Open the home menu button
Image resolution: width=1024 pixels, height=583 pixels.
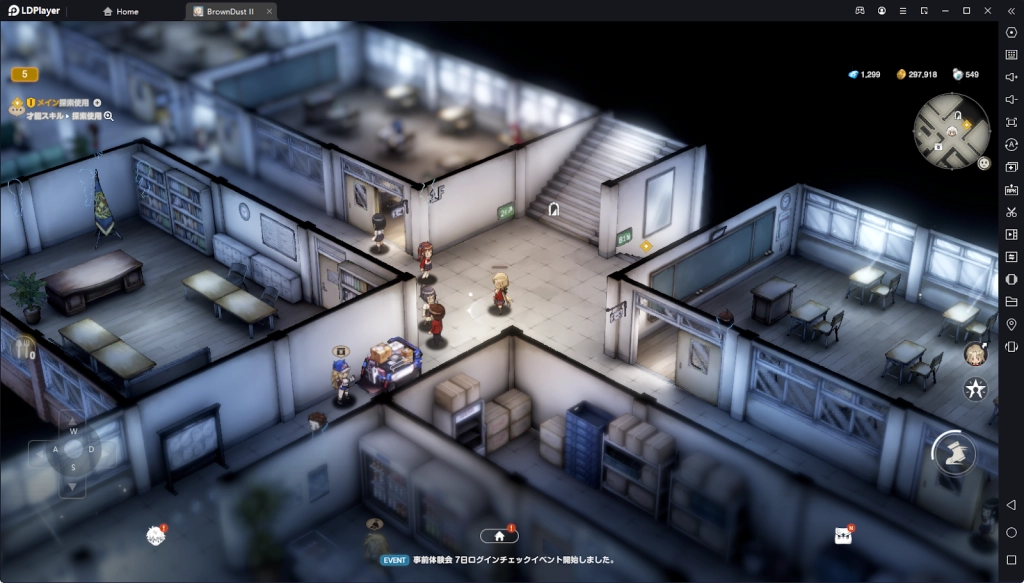(x=500, y=535)
